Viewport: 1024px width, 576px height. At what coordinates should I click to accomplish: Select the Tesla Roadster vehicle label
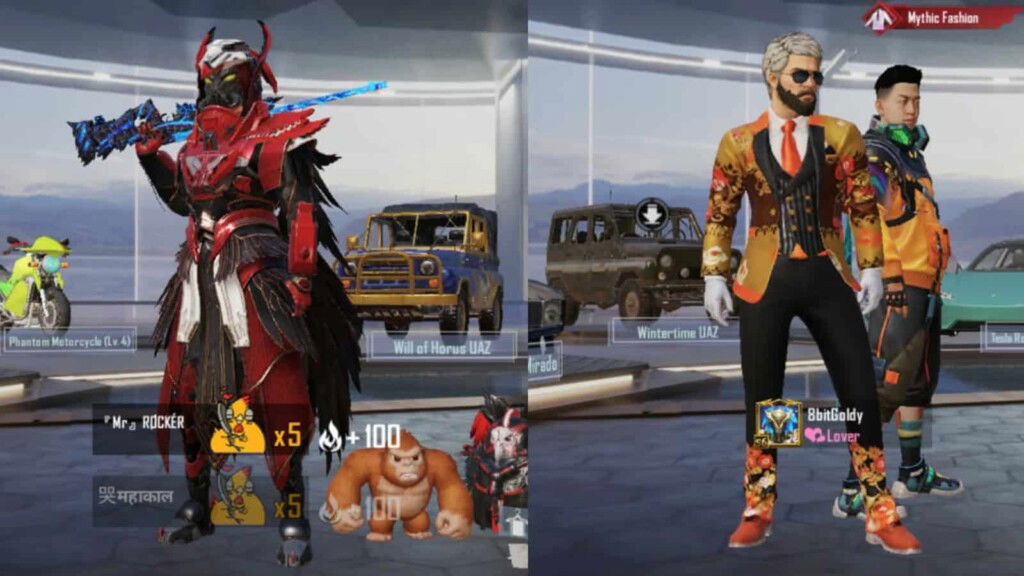pos(1002,336)
